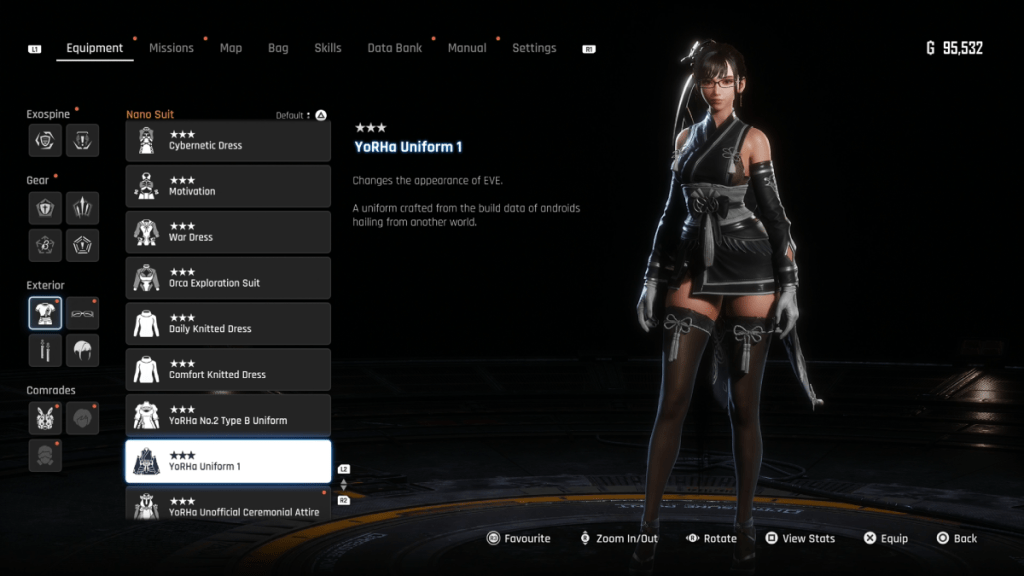This screenshot has height=576, width=1024.
Task: Switch to the Manual tab
Action: (x=467, y=48)
